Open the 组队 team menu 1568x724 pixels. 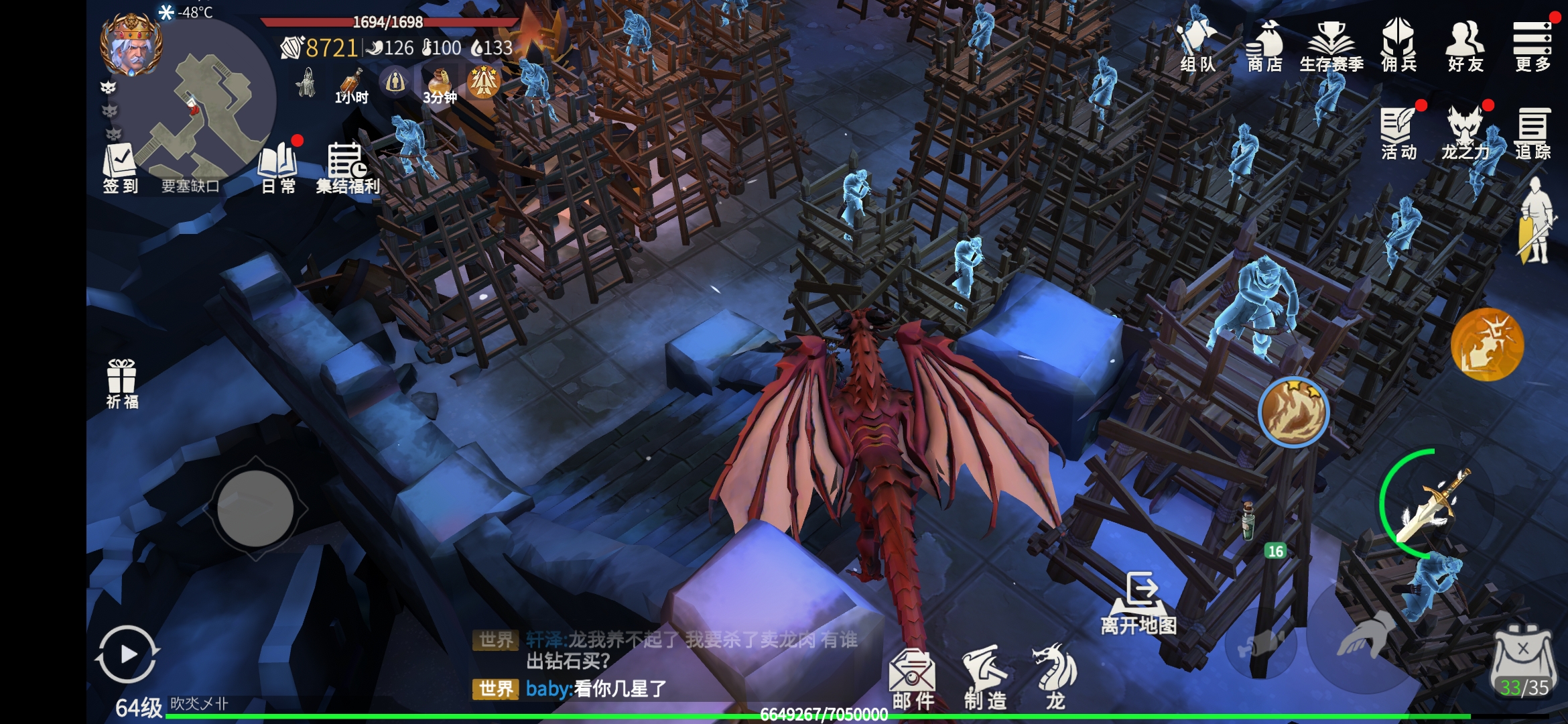[1197, 46]
